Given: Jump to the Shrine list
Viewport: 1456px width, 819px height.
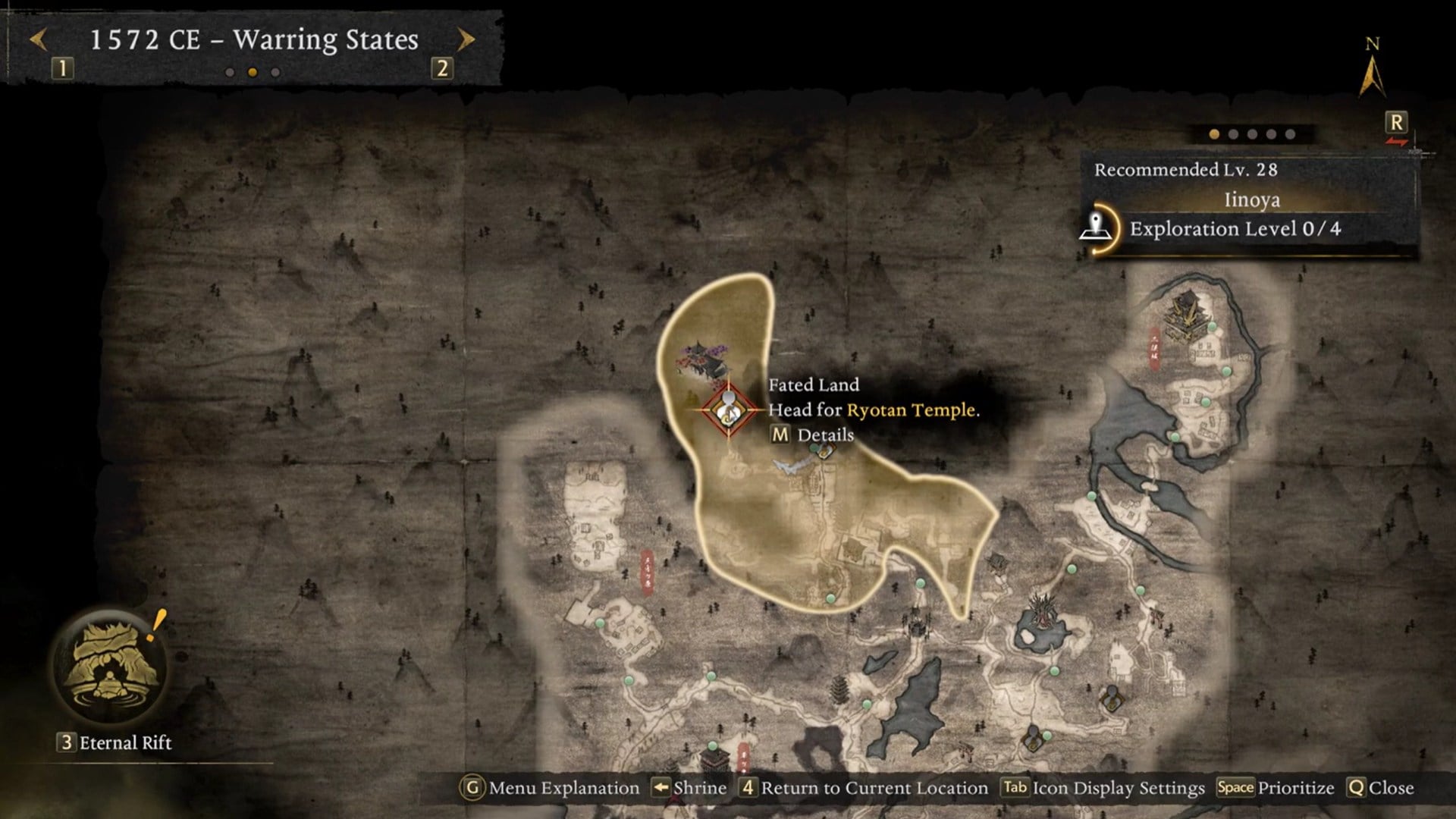Looking at the screenshot, I should click(x=689, y=788).
